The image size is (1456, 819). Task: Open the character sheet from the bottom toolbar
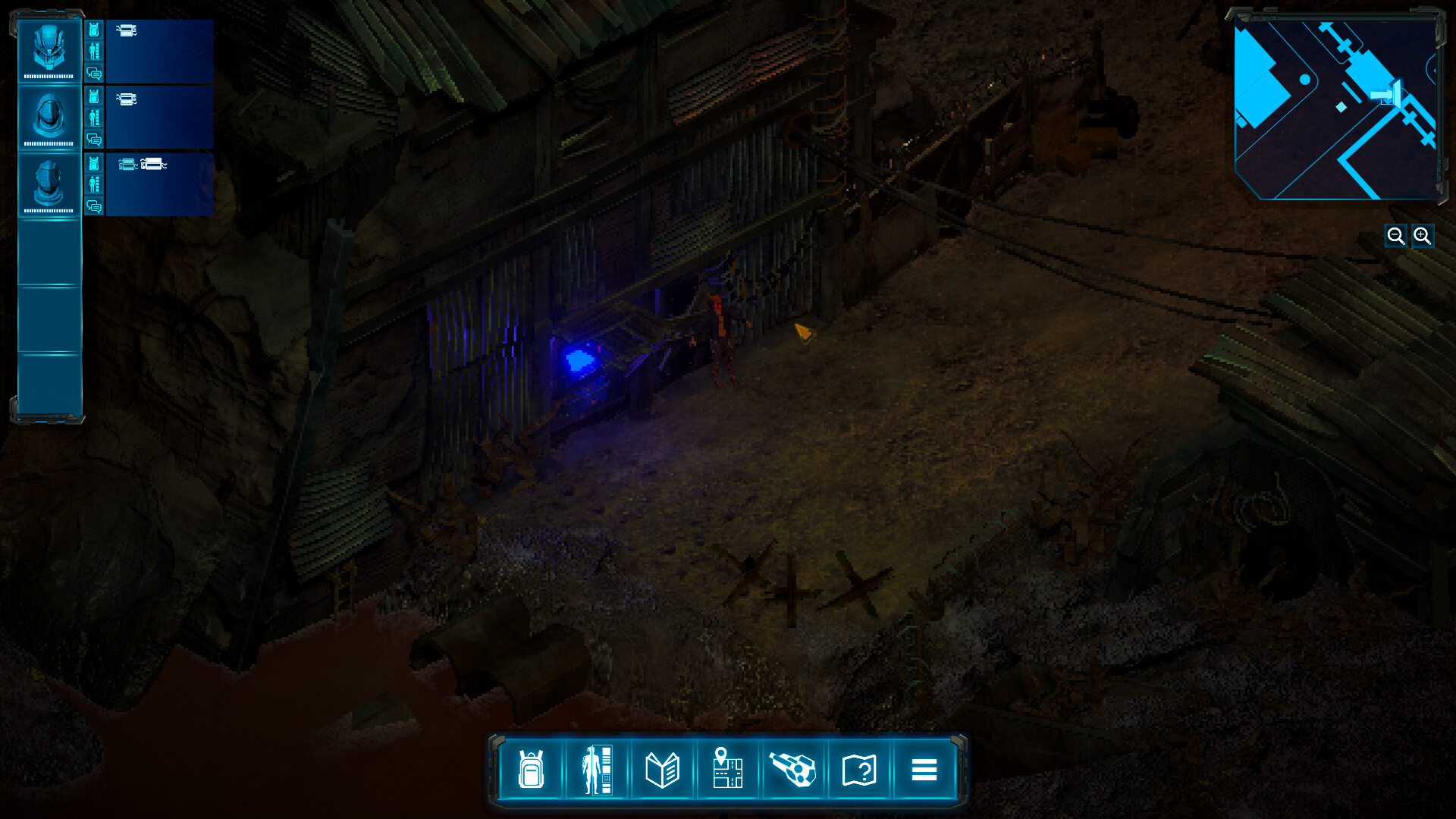point(596,770)
